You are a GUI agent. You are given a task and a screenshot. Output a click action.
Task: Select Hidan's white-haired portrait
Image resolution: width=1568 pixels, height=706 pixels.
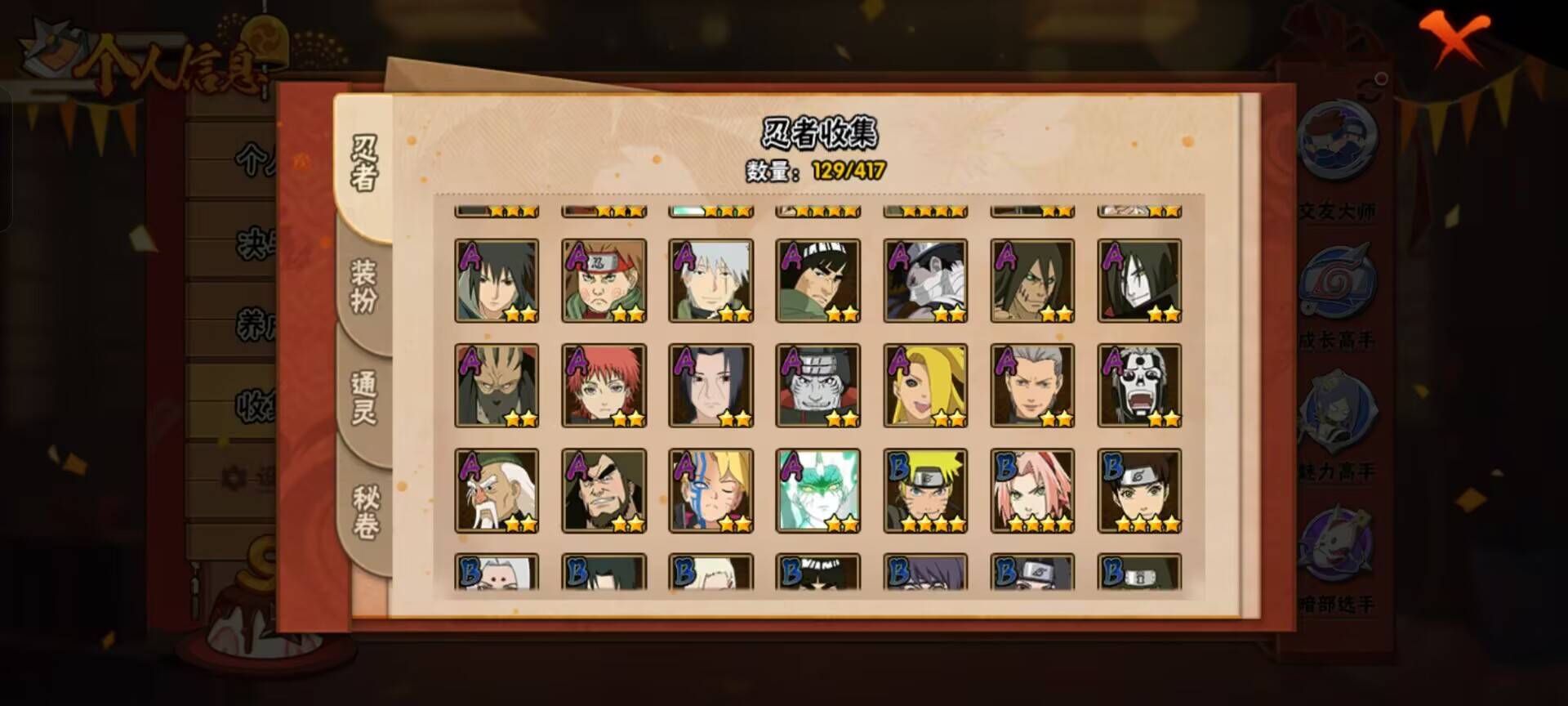tap(1032, 384)
